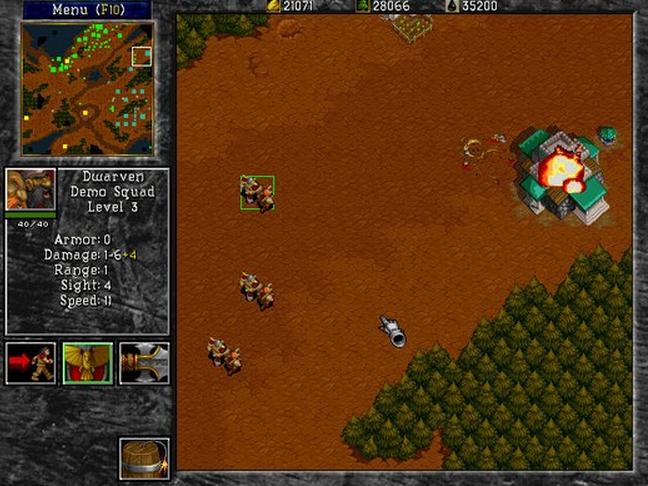This screenshot has height=486, width=648.
Task: Select the Dwarven Demo Squad portrait
Action: click(x=30, y=190)
